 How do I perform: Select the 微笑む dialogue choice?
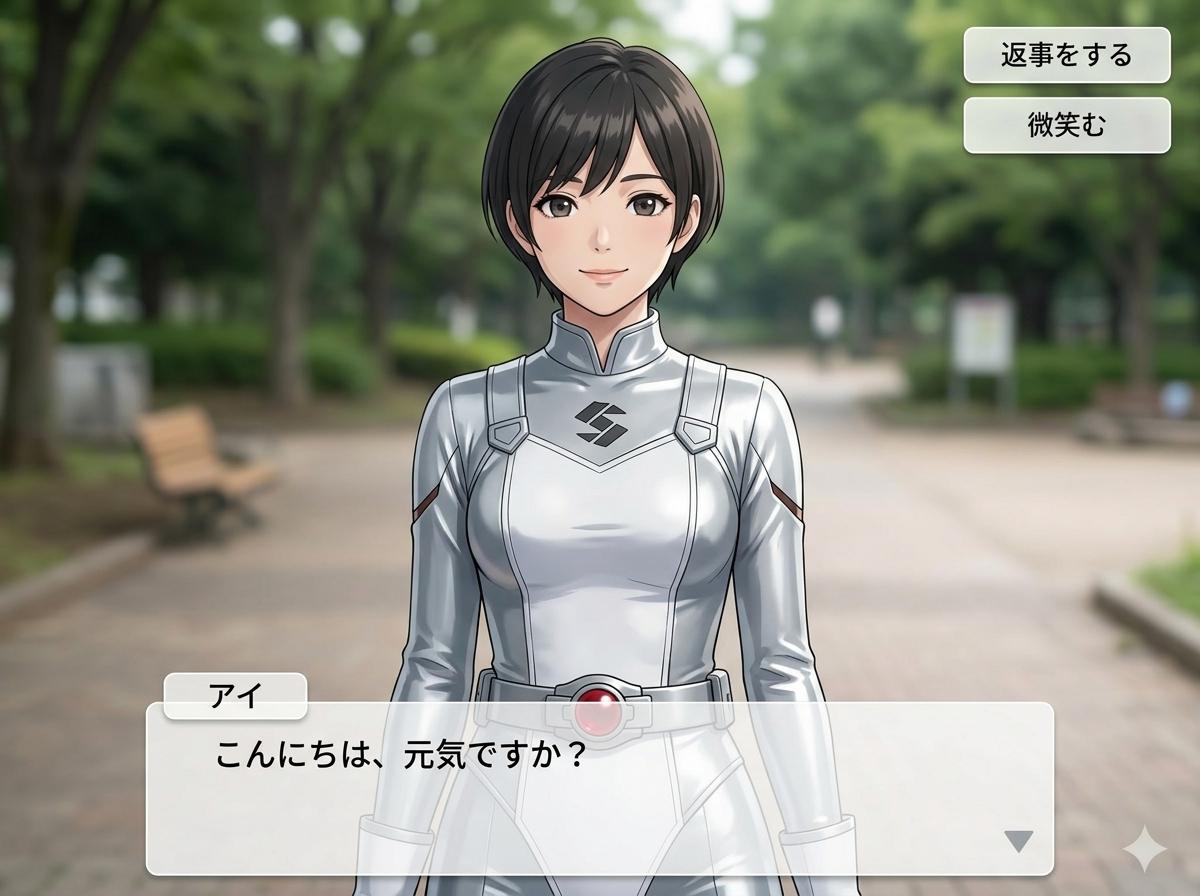(x=1066, y=125)
